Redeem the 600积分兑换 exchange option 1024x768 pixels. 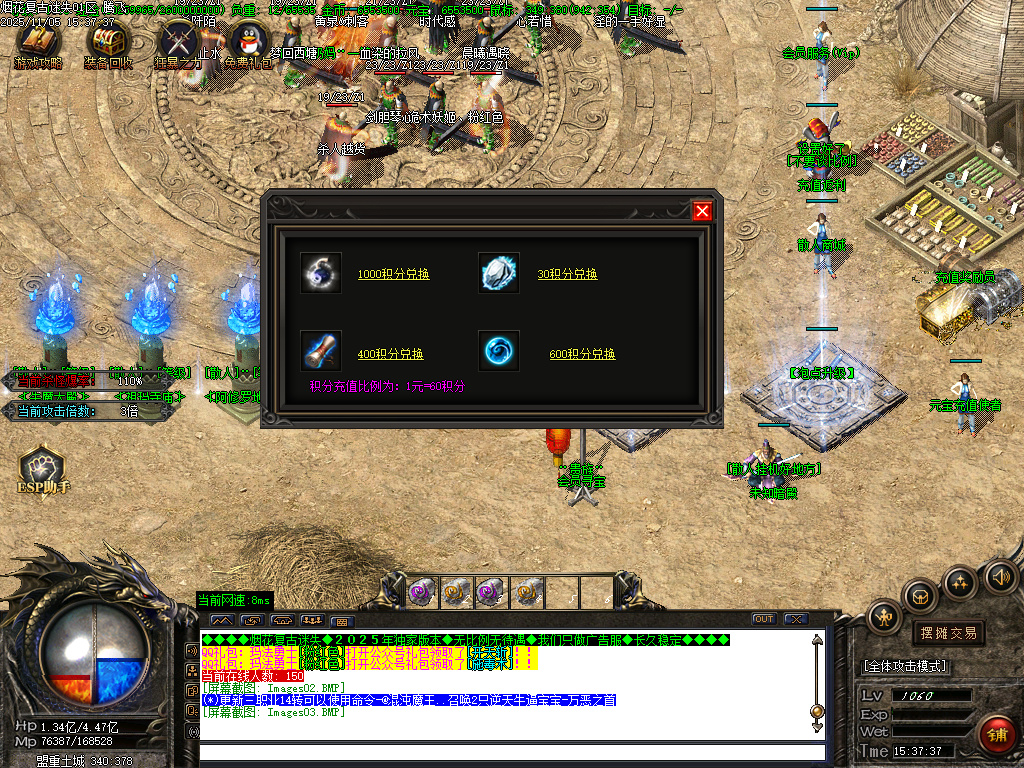pos(582,354)
